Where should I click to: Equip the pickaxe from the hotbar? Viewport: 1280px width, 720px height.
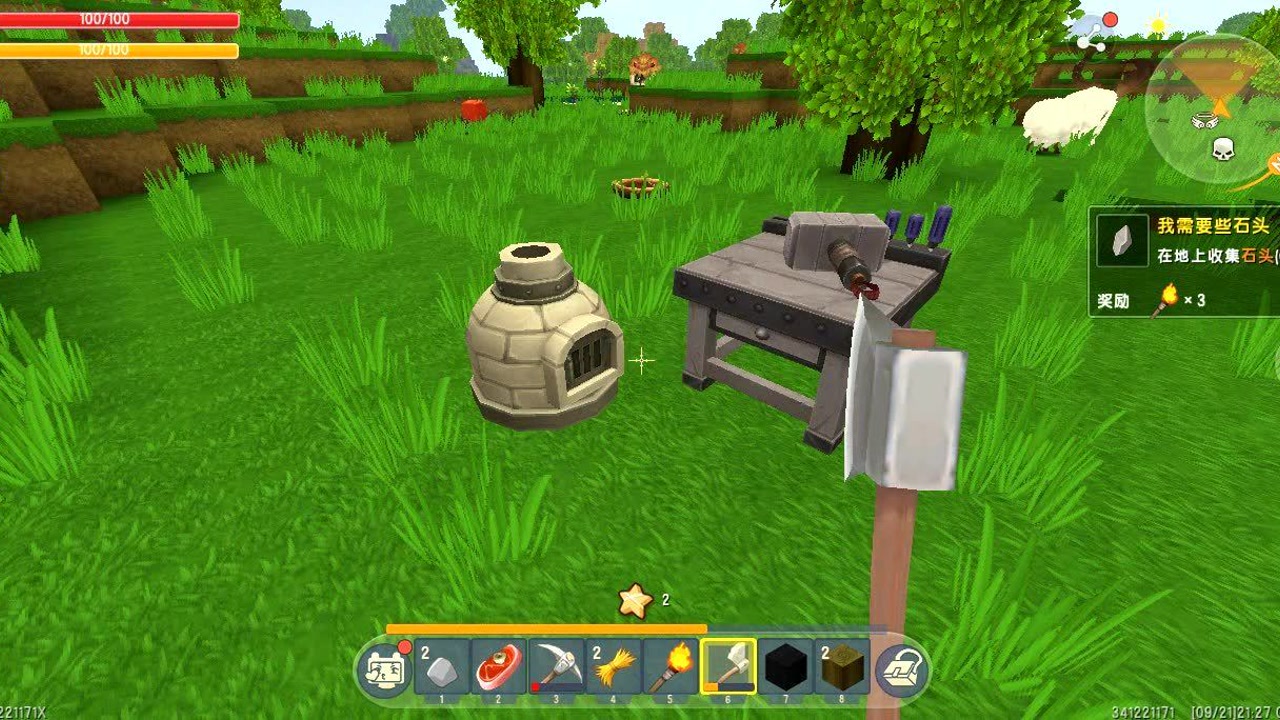tap(556, 668)
